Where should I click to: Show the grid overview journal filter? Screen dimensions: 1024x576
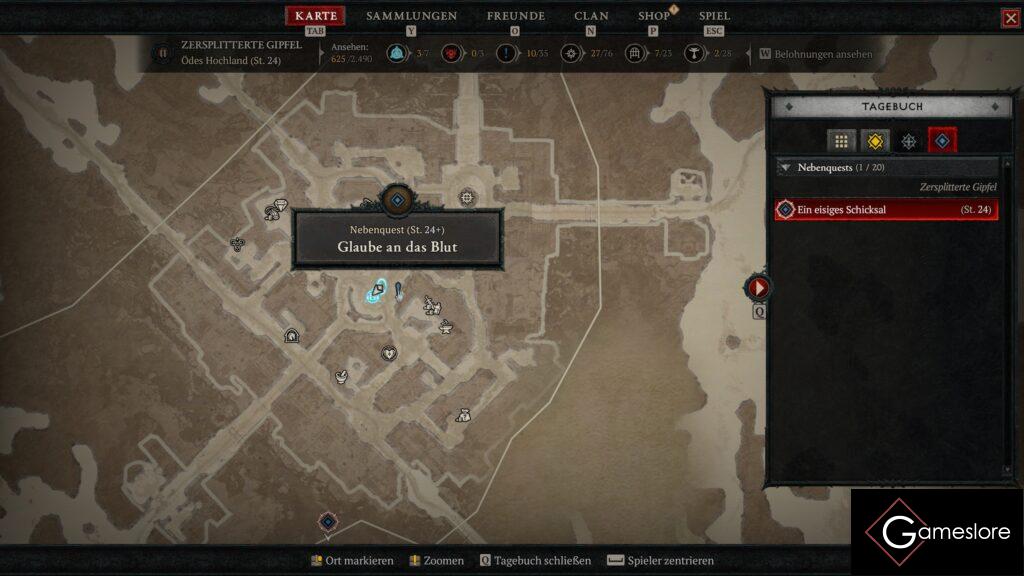coord(841,142)
